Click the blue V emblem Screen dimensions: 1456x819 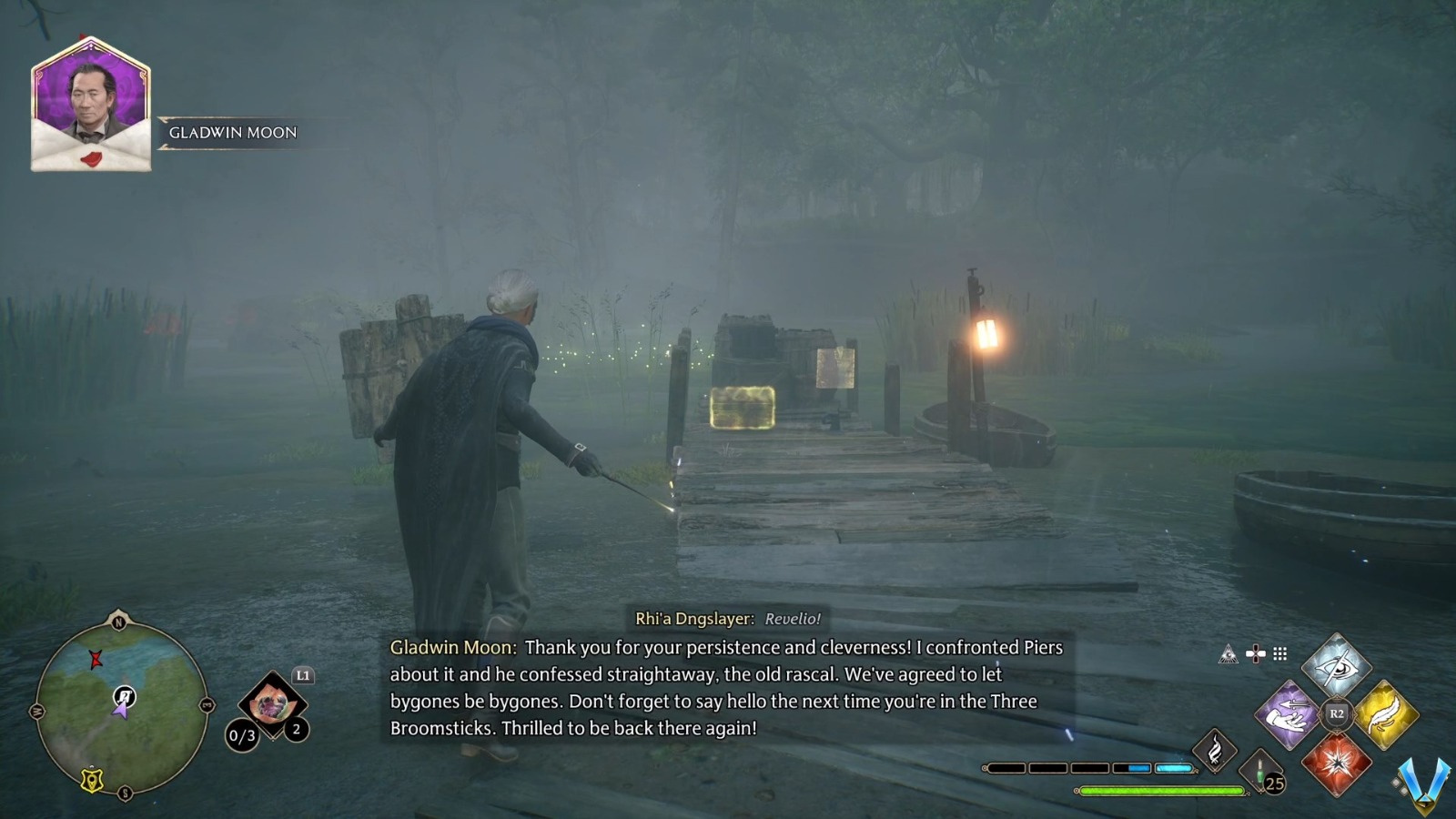tap(1422, 783)
